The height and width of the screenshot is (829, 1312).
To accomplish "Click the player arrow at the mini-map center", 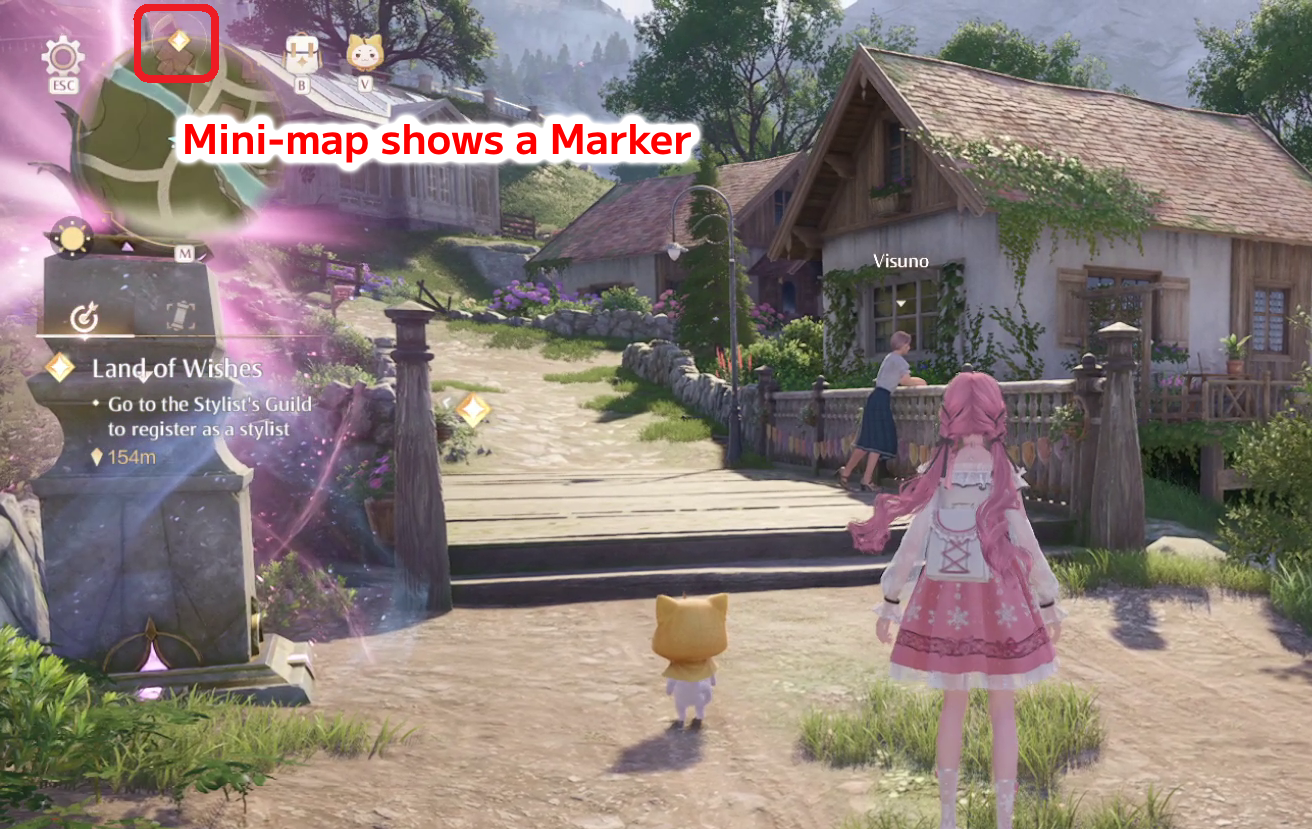I will click(x=172, y=138).
